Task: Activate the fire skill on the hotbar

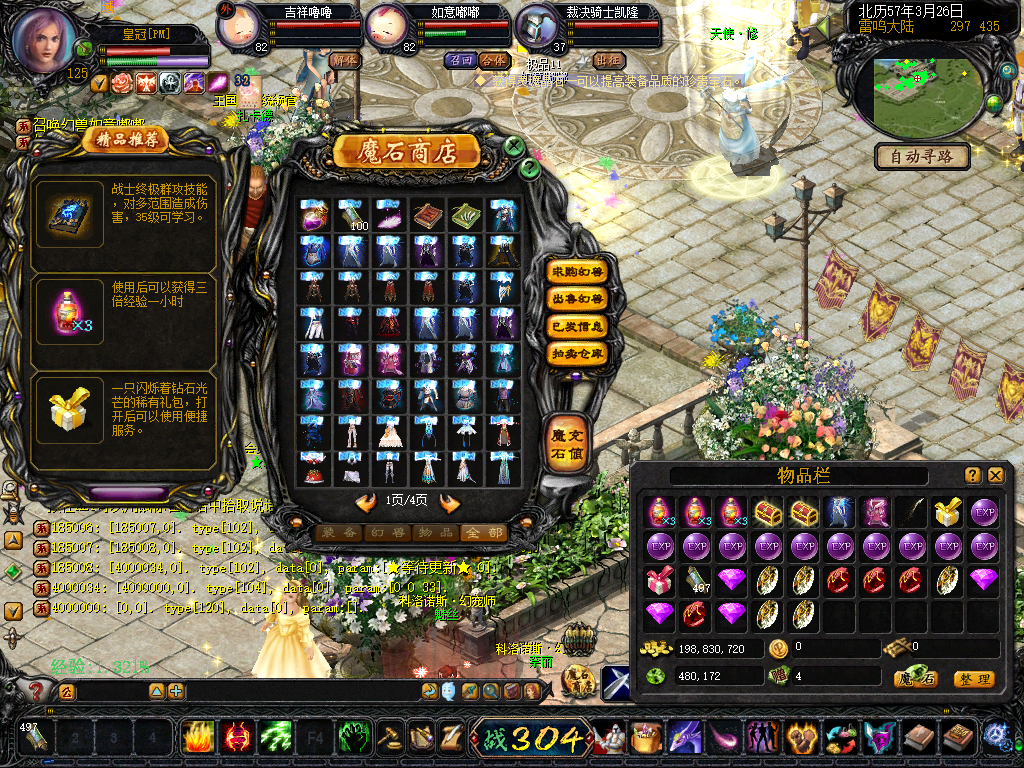Action: 198,739
